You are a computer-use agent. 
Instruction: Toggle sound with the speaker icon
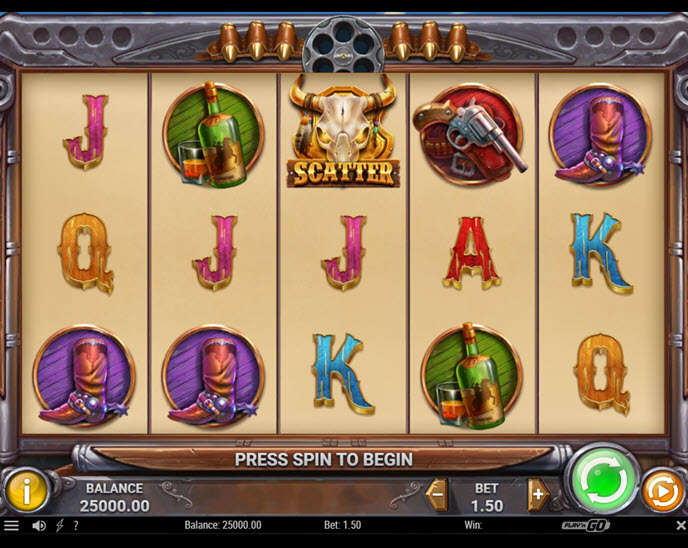(39, 525)
